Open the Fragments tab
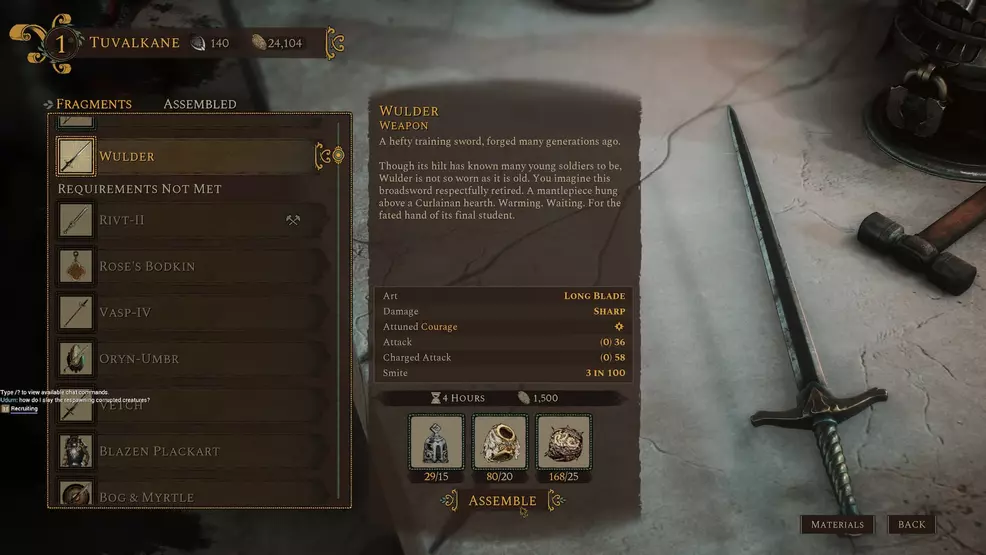The image size is (986, 555). pos(93,104)
